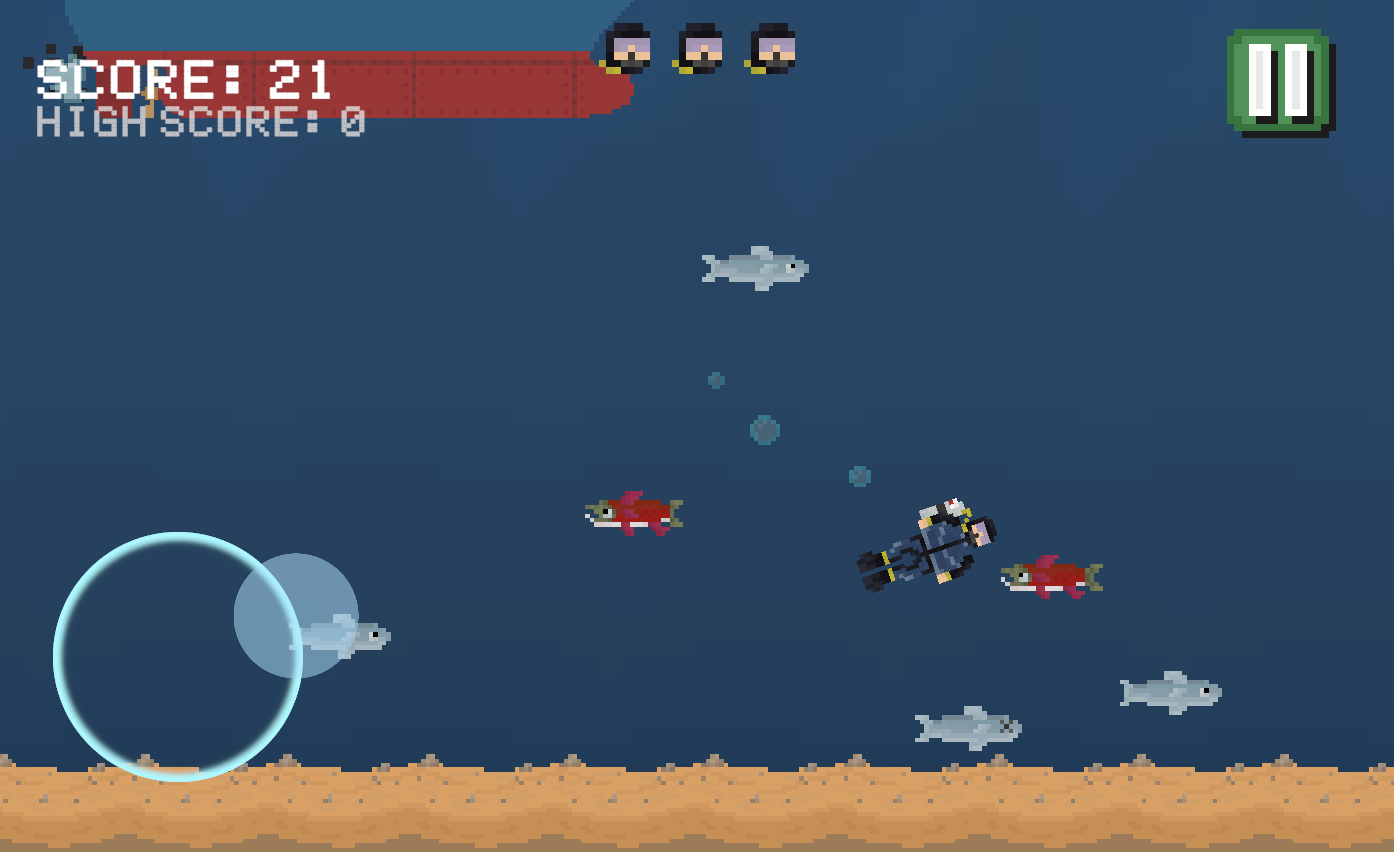Image resolution: width=1394 pixels, height=852 pixels.
Task: Select the player diver character
Action: [925, 545]
